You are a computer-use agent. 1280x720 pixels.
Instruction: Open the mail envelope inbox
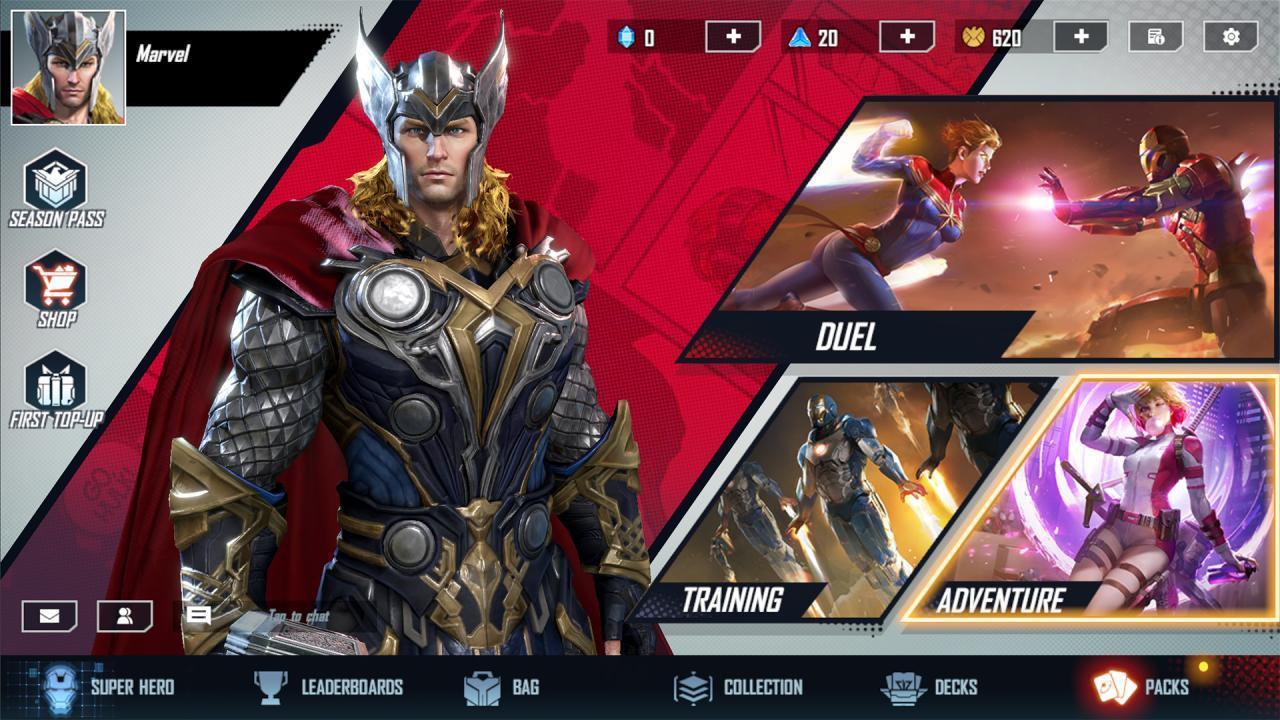coord(49,616)
